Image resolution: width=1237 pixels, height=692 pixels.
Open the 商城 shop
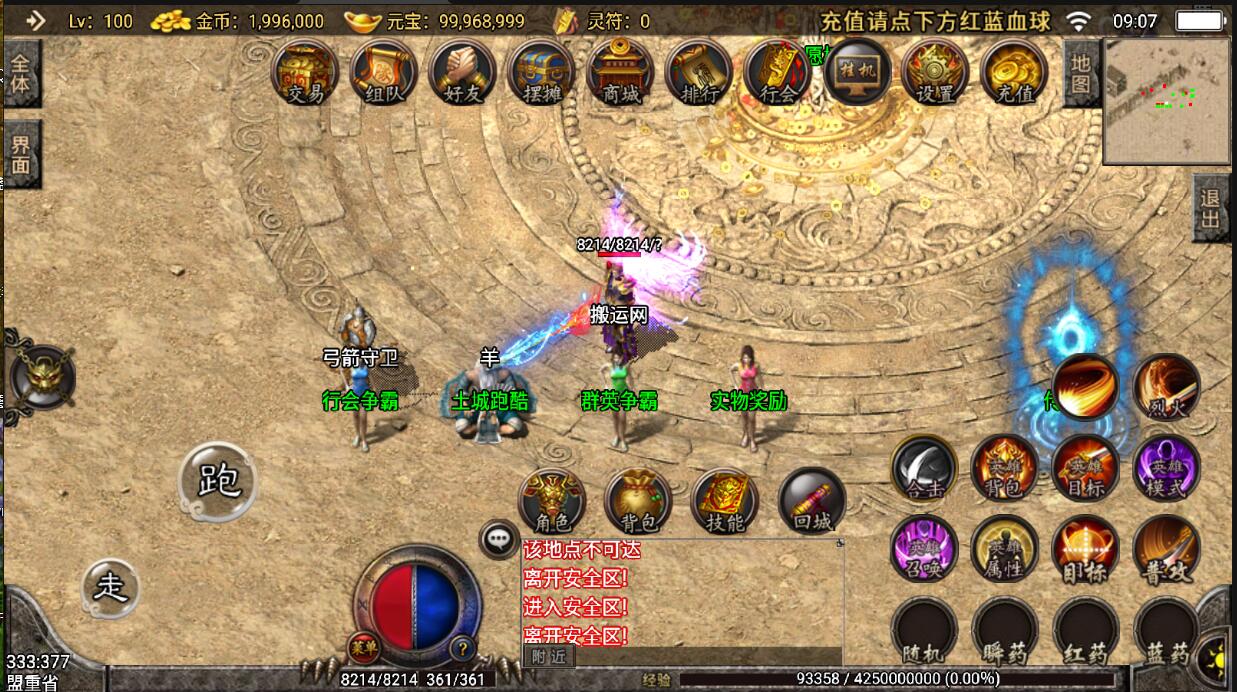click(621, 72)
